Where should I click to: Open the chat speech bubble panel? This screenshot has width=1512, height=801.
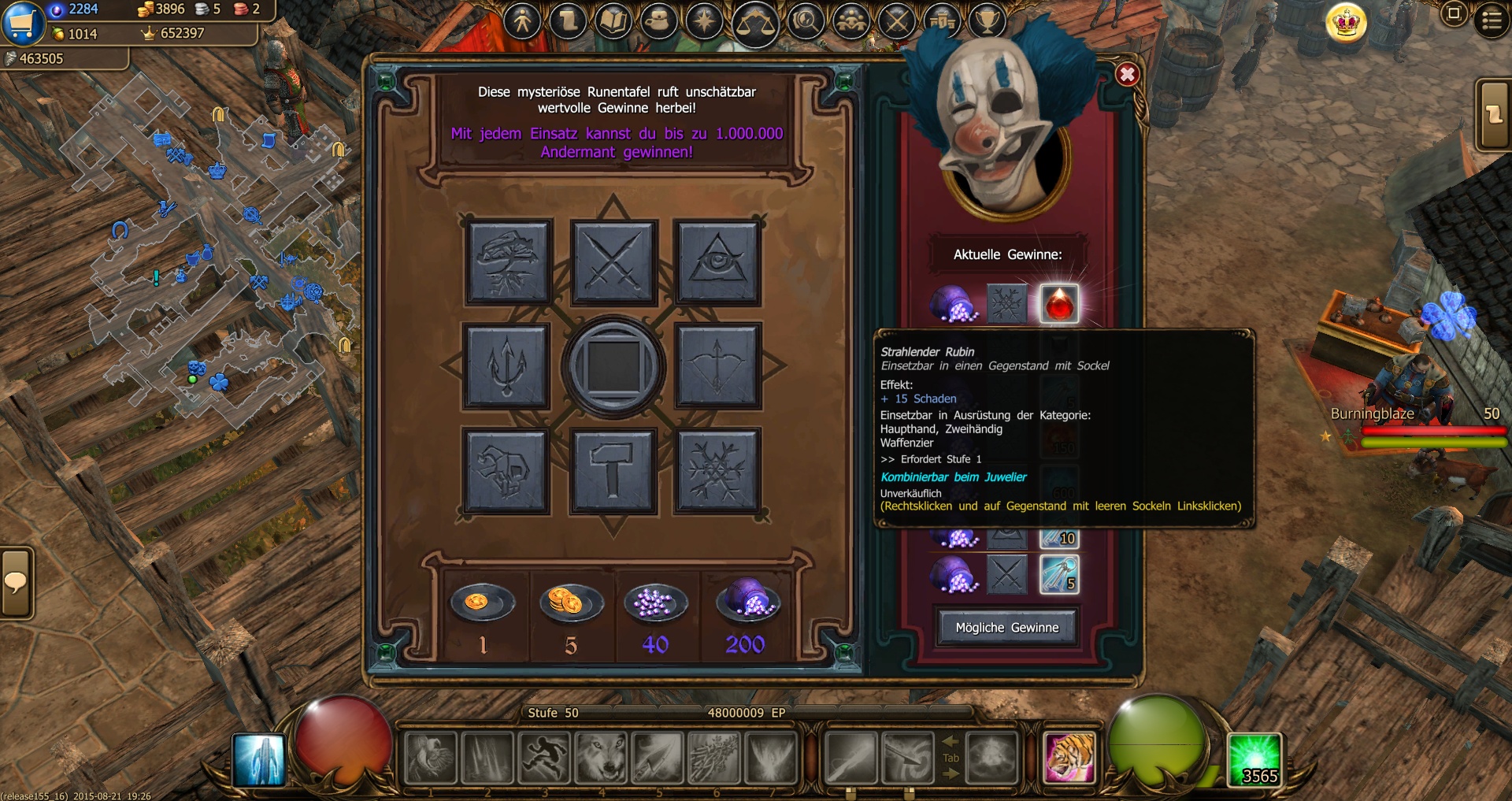coord(16,583)
